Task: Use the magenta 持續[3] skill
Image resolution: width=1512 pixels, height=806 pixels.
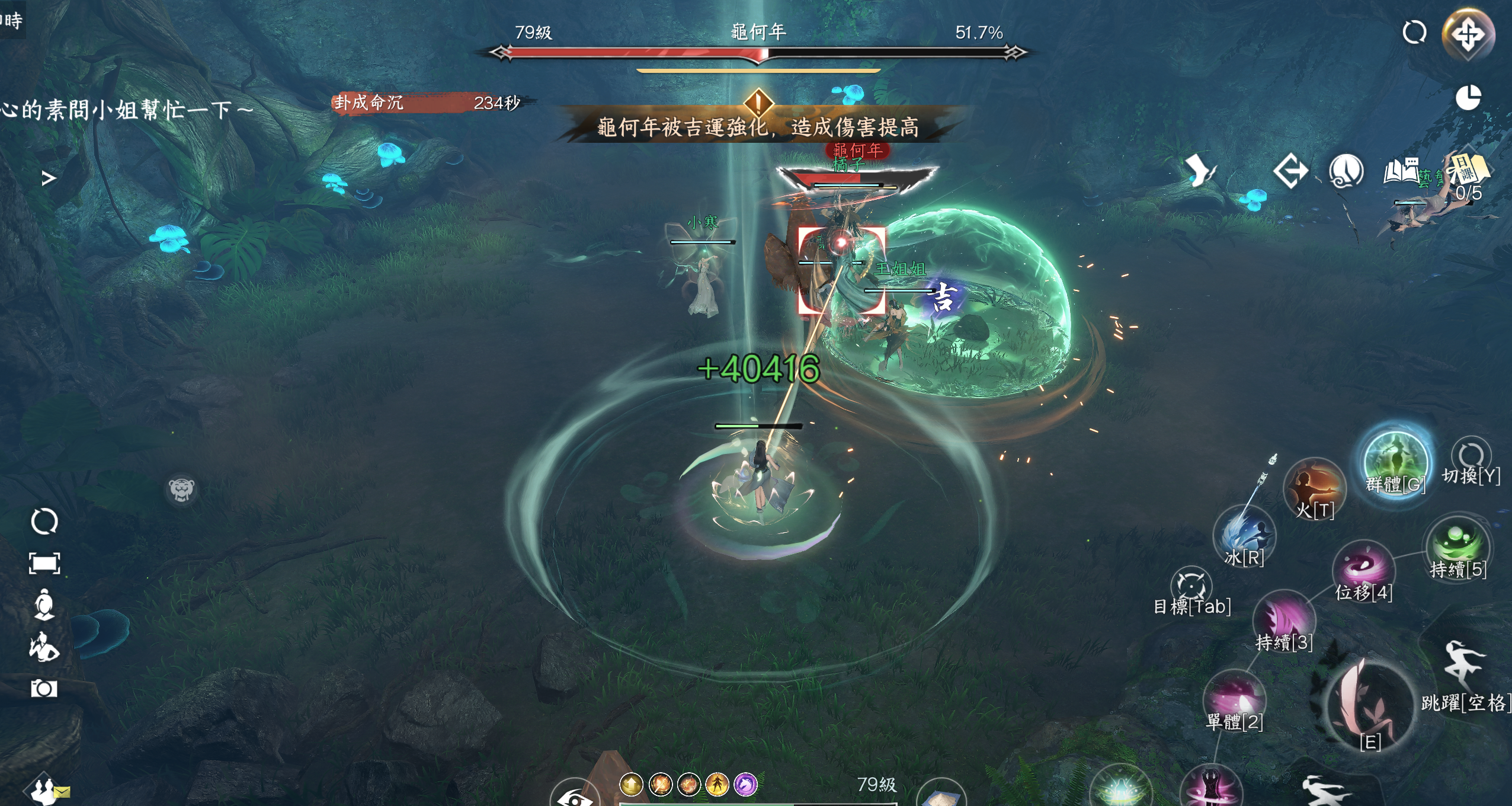Action: click(1284, 618)
